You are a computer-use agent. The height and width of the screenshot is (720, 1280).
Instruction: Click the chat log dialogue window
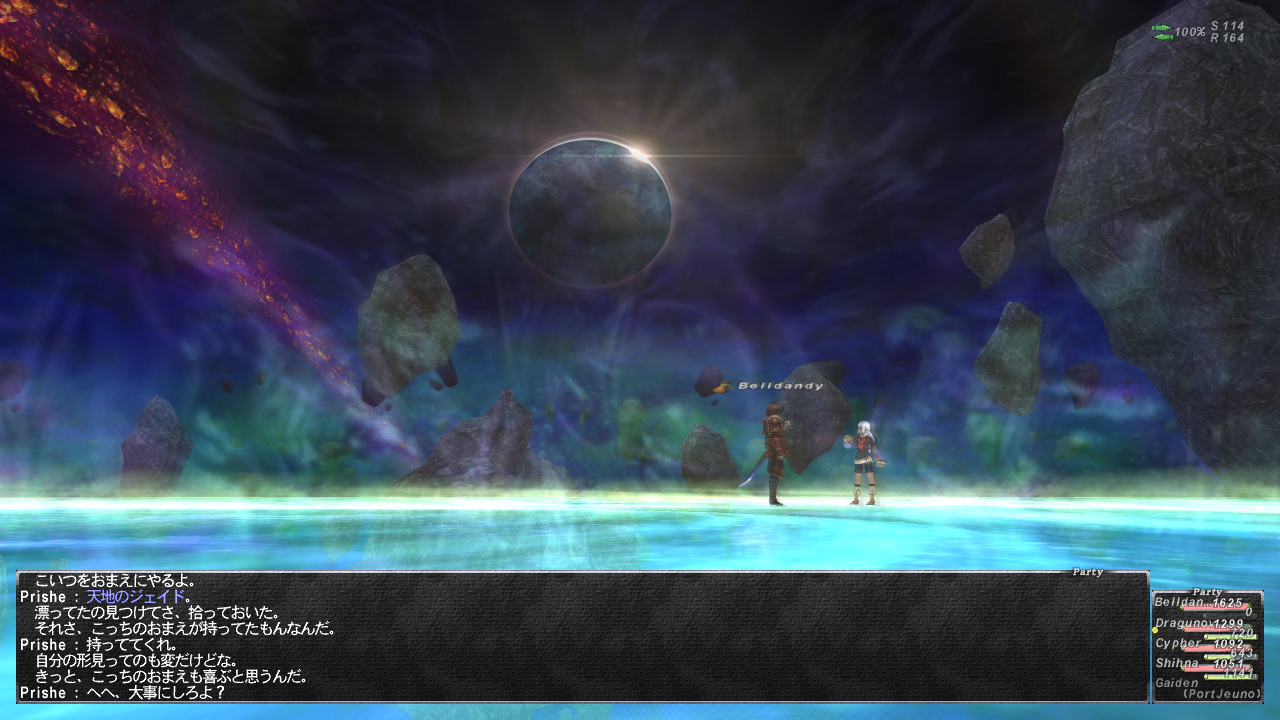[582, 637]
